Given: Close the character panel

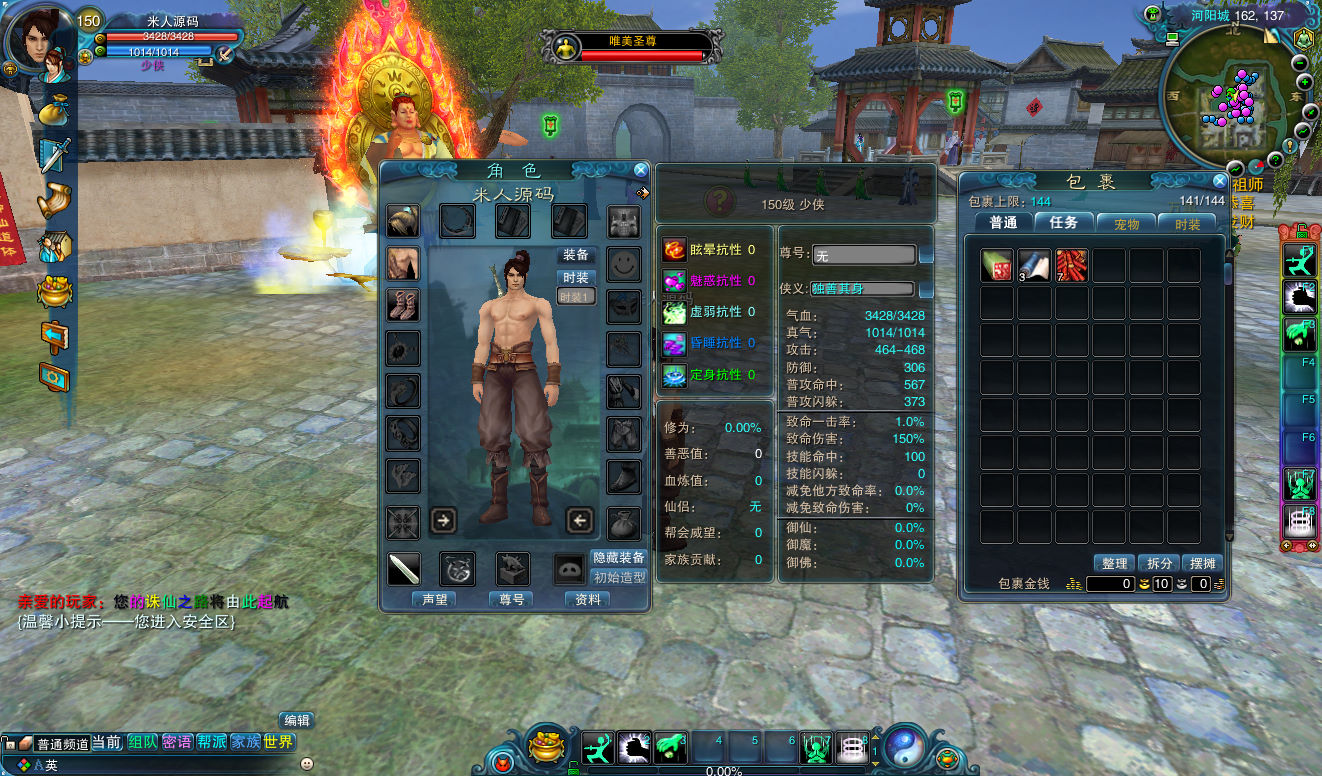Looking at the screenshot, I should [641, 171].
